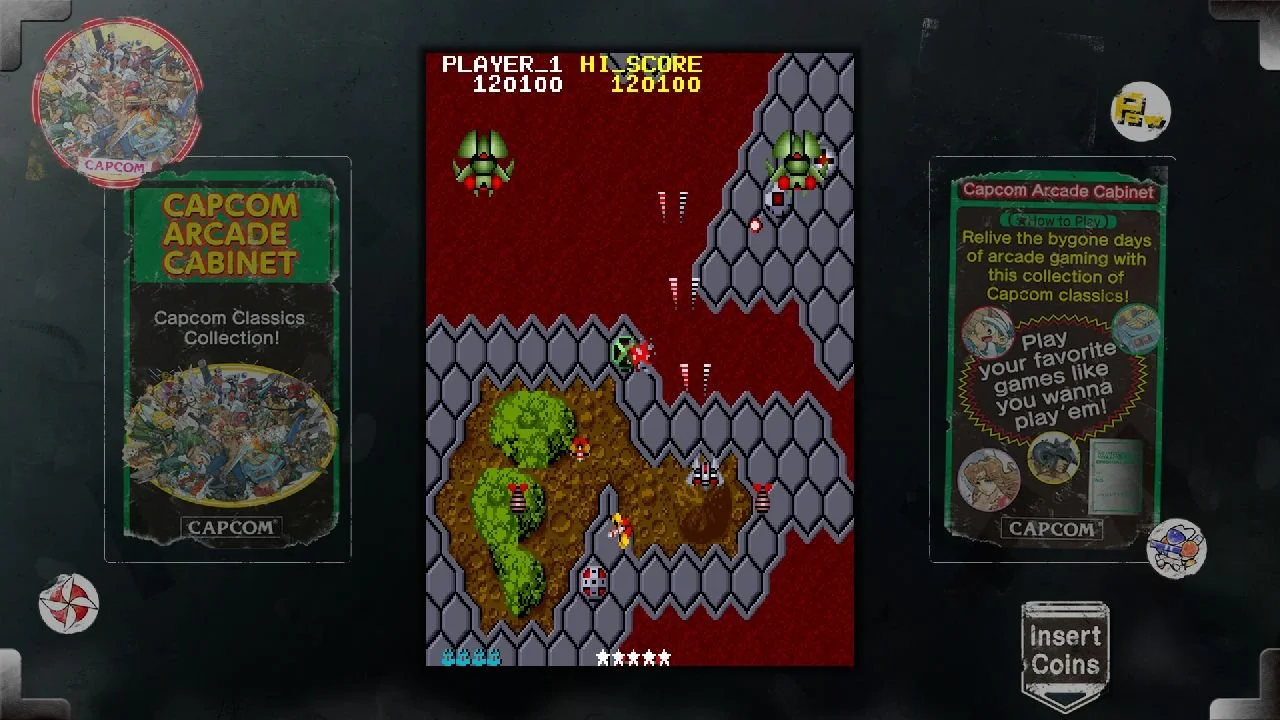This screenshot has width=1280, height=720.
Task: Click the Insert Coins button
Action: point(1064,647)
